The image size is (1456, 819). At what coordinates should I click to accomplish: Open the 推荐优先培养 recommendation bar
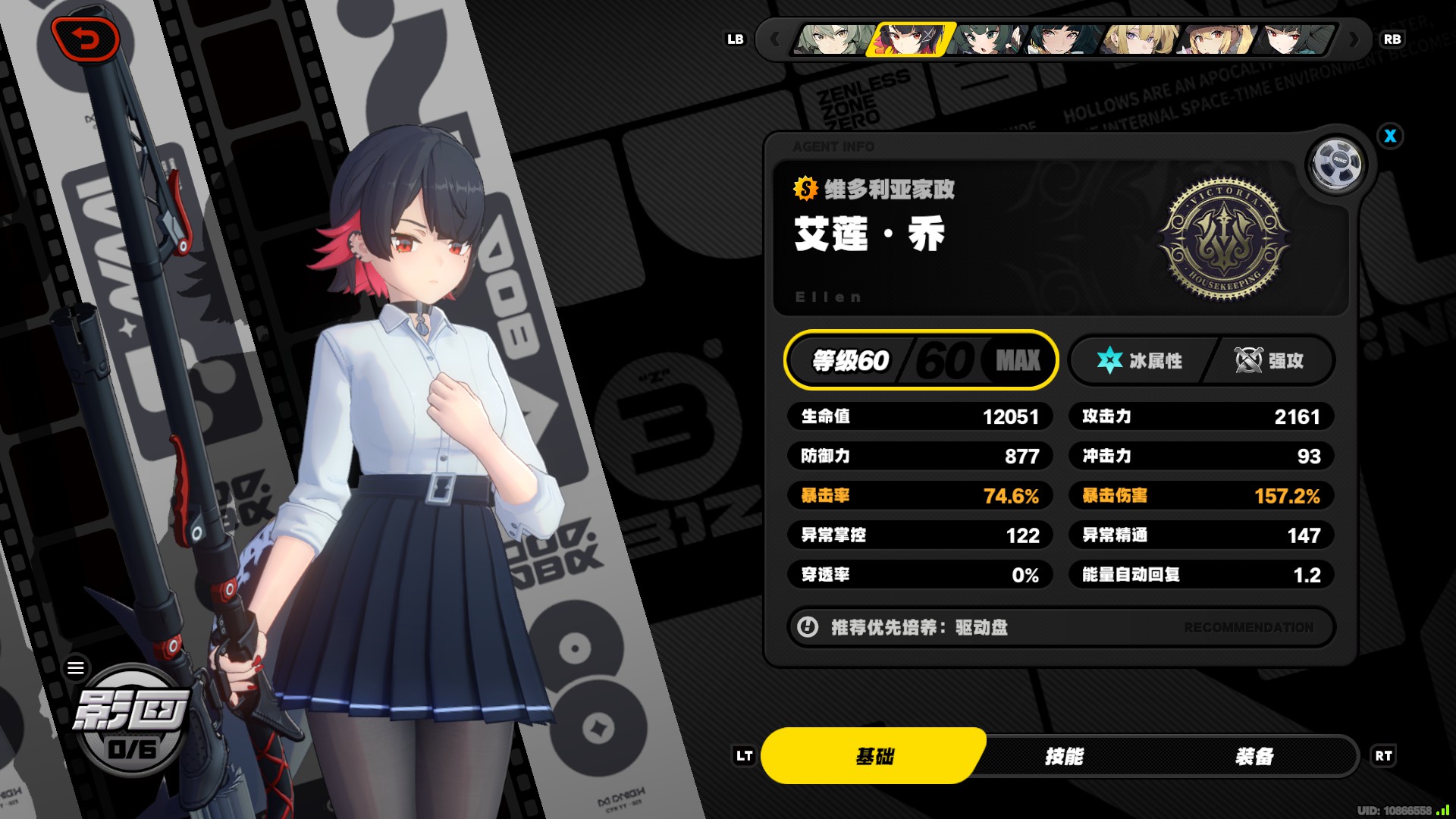1061,627
